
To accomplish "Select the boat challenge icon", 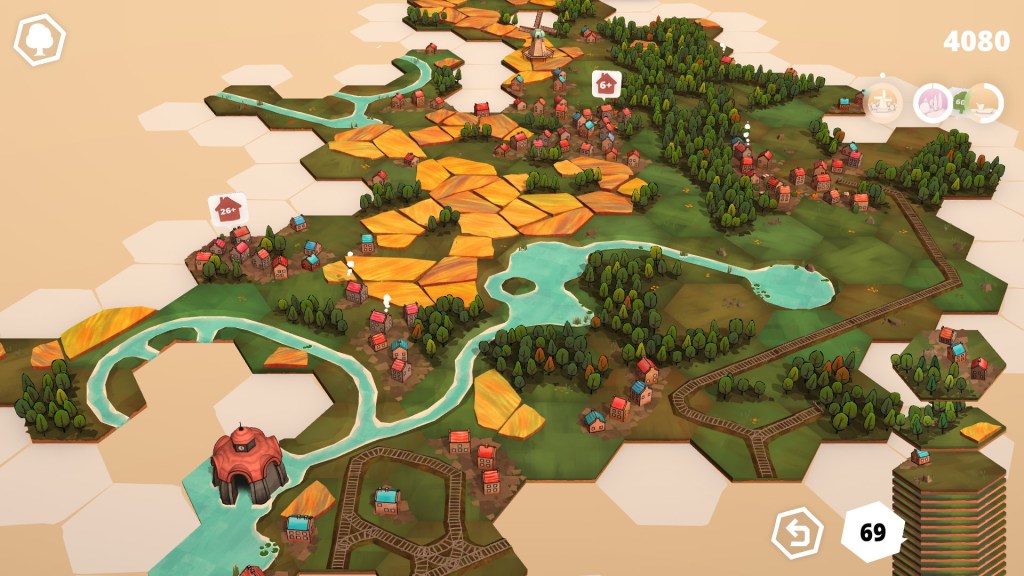I will 981,103.
